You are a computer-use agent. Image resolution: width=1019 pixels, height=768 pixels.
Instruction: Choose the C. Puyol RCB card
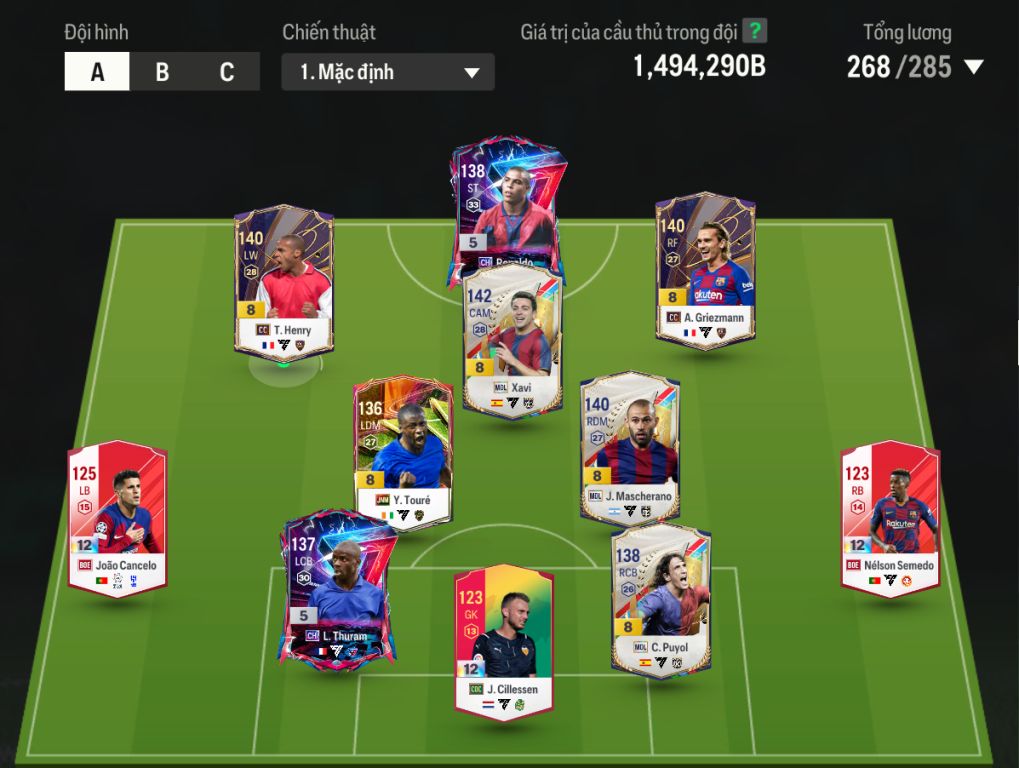pyautogui.click(x=661, y=597)
